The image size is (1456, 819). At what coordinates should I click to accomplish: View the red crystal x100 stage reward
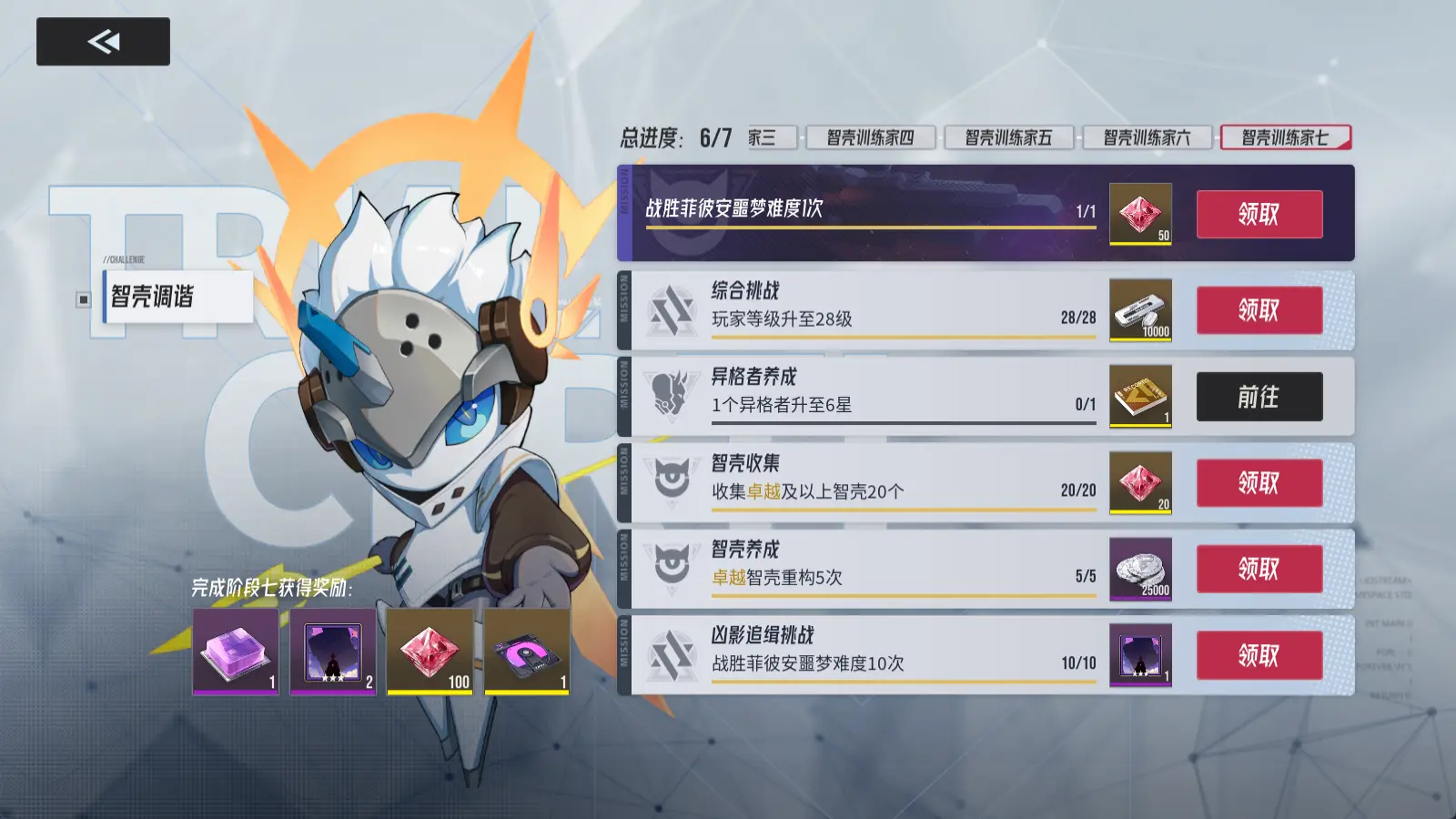click(430, 652)
